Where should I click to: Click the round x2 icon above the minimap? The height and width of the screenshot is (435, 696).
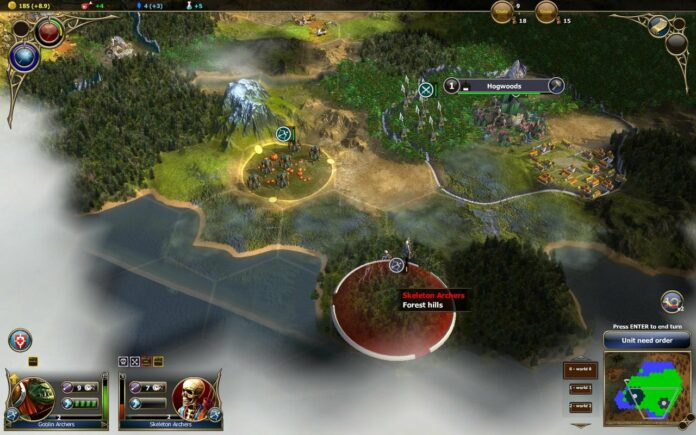click(673, 301)
